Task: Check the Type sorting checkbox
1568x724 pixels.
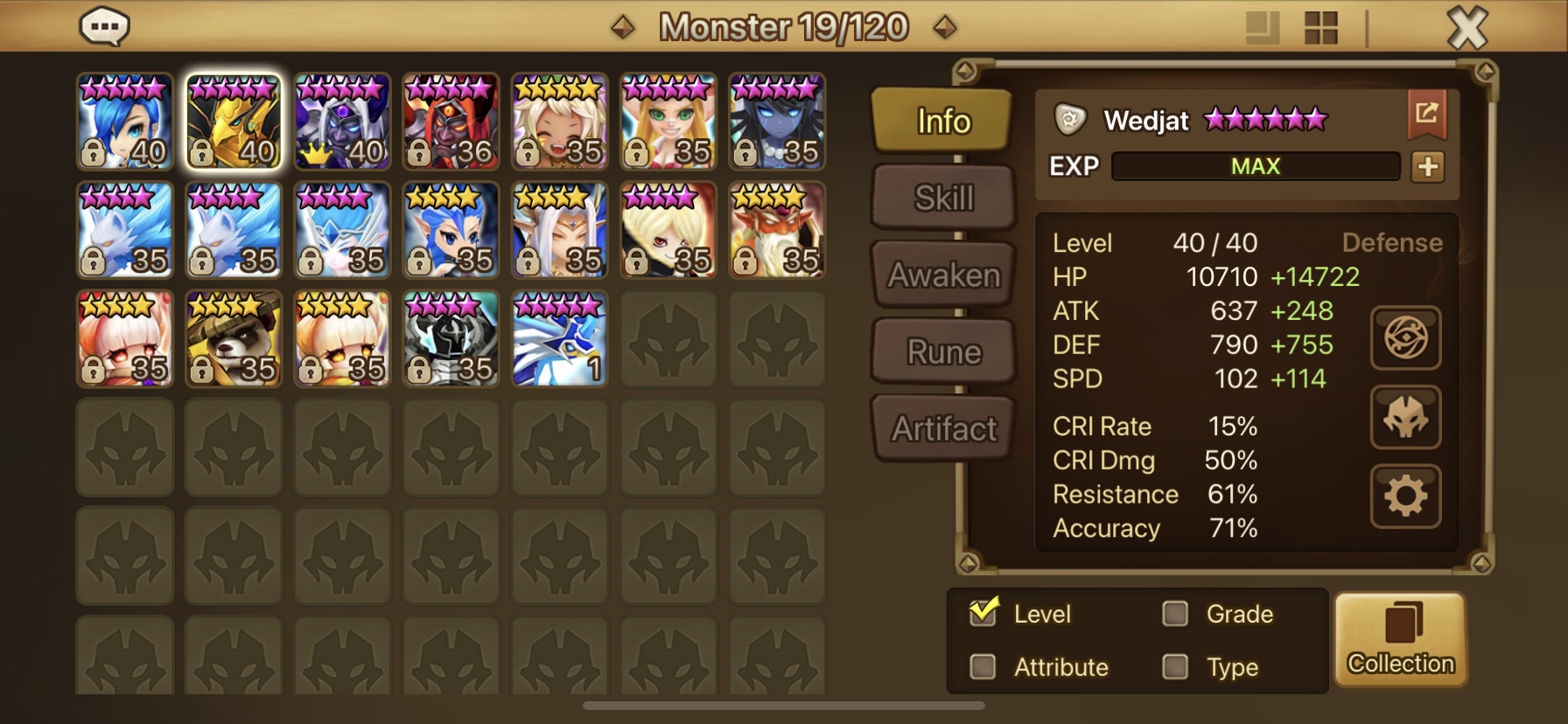Action: coord(1176,667)
